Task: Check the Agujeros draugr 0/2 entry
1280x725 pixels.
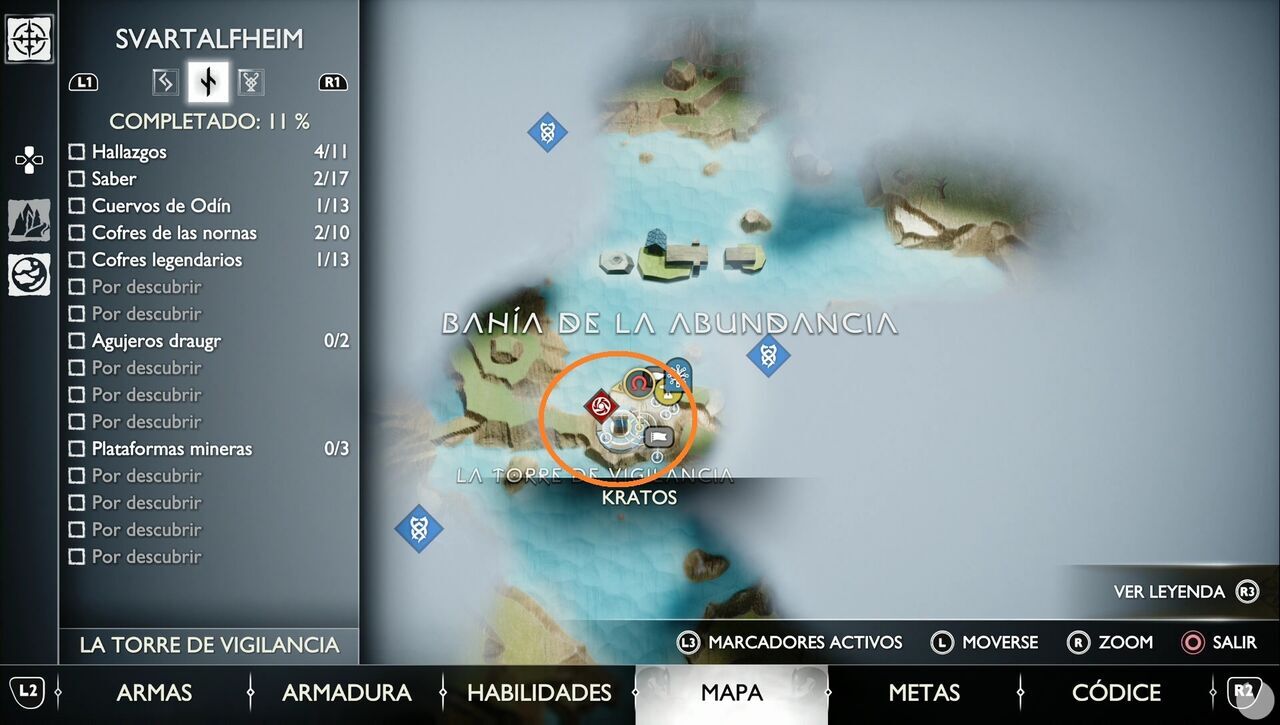Action: 77,340
